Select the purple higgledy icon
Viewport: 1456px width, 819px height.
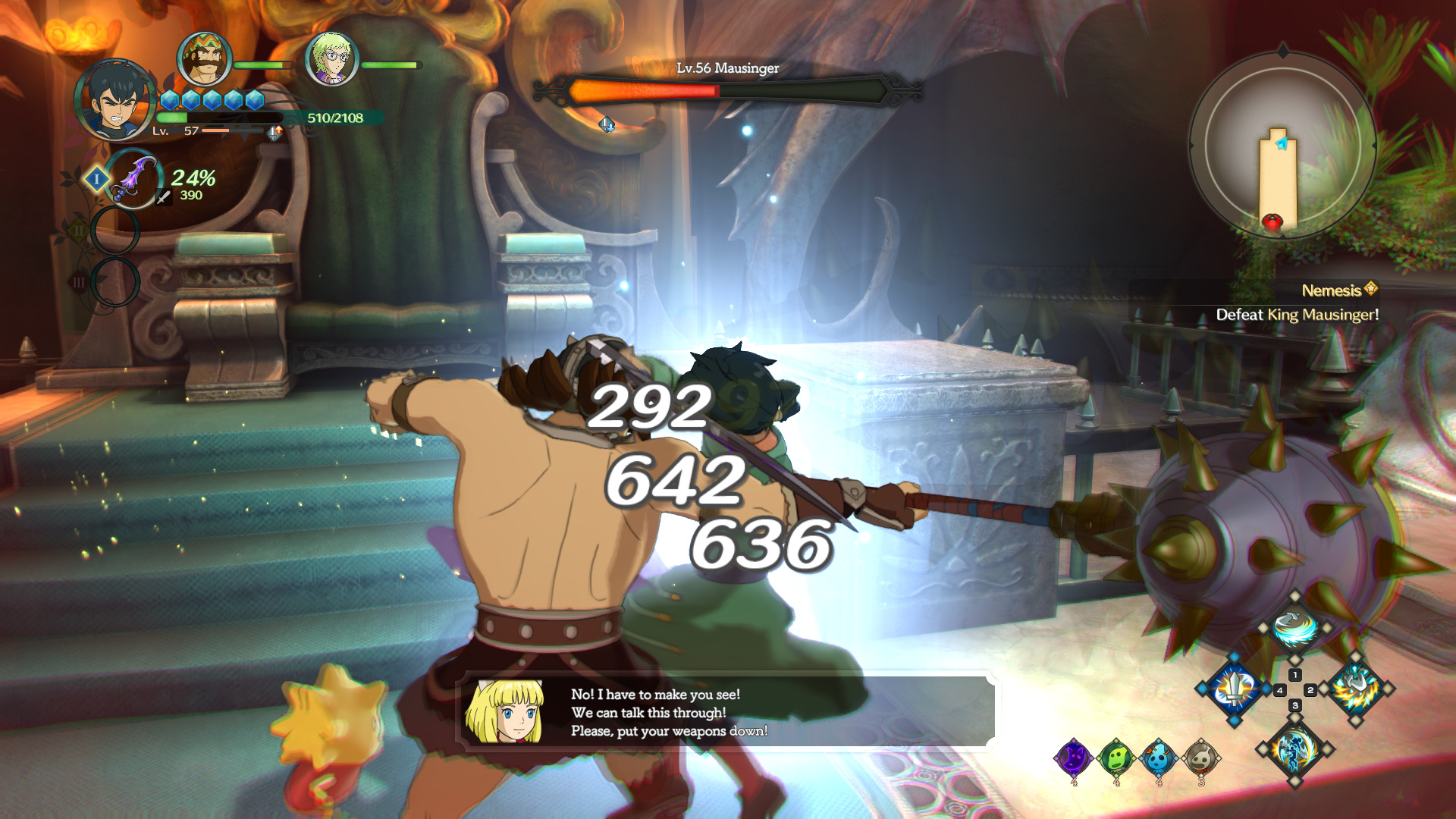pos(1074,757)
